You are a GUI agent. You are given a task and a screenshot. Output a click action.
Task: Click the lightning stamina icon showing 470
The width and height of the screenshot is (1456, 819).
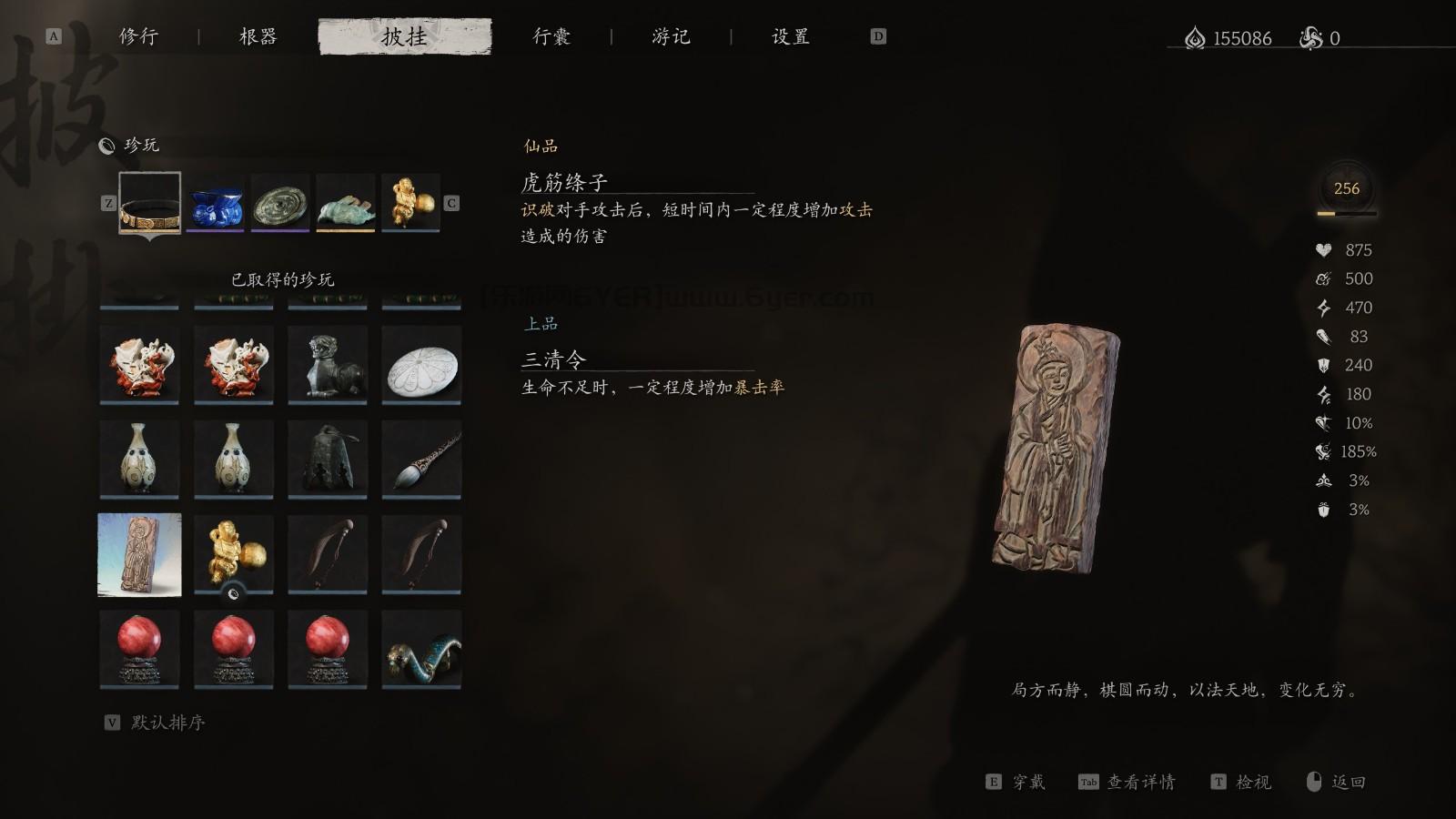coord(1323,308)
